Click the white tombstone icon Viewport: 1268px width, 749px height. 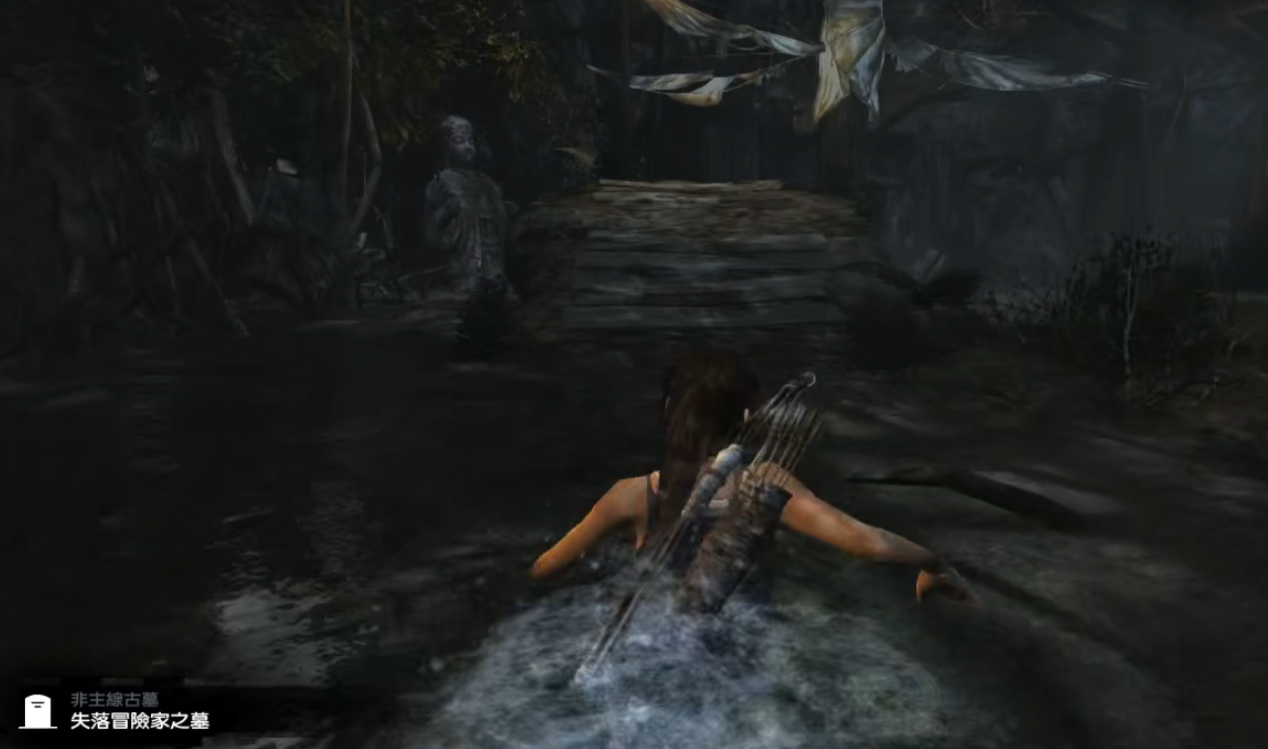click(37, 711)
